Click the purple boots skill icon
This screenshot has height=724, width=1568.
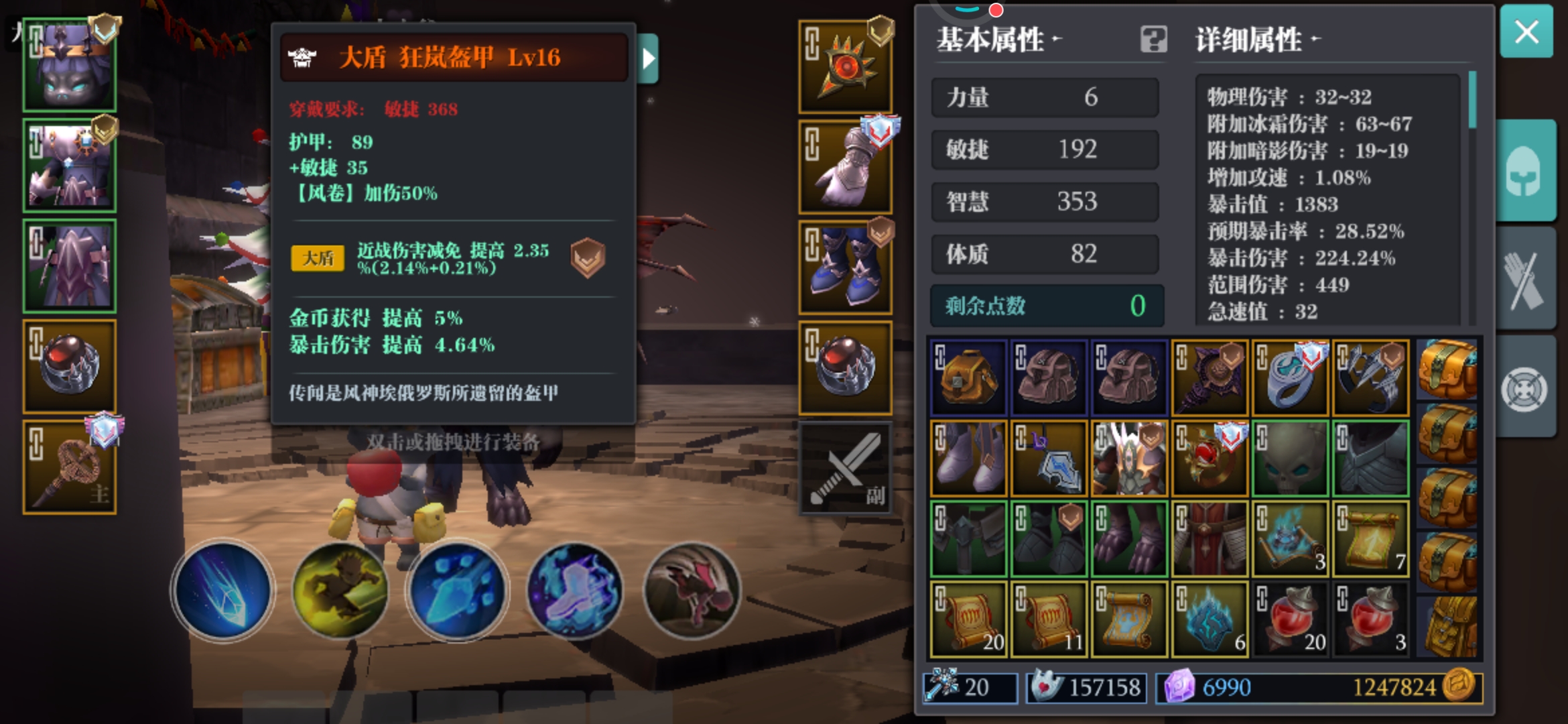tap(574, 589)
